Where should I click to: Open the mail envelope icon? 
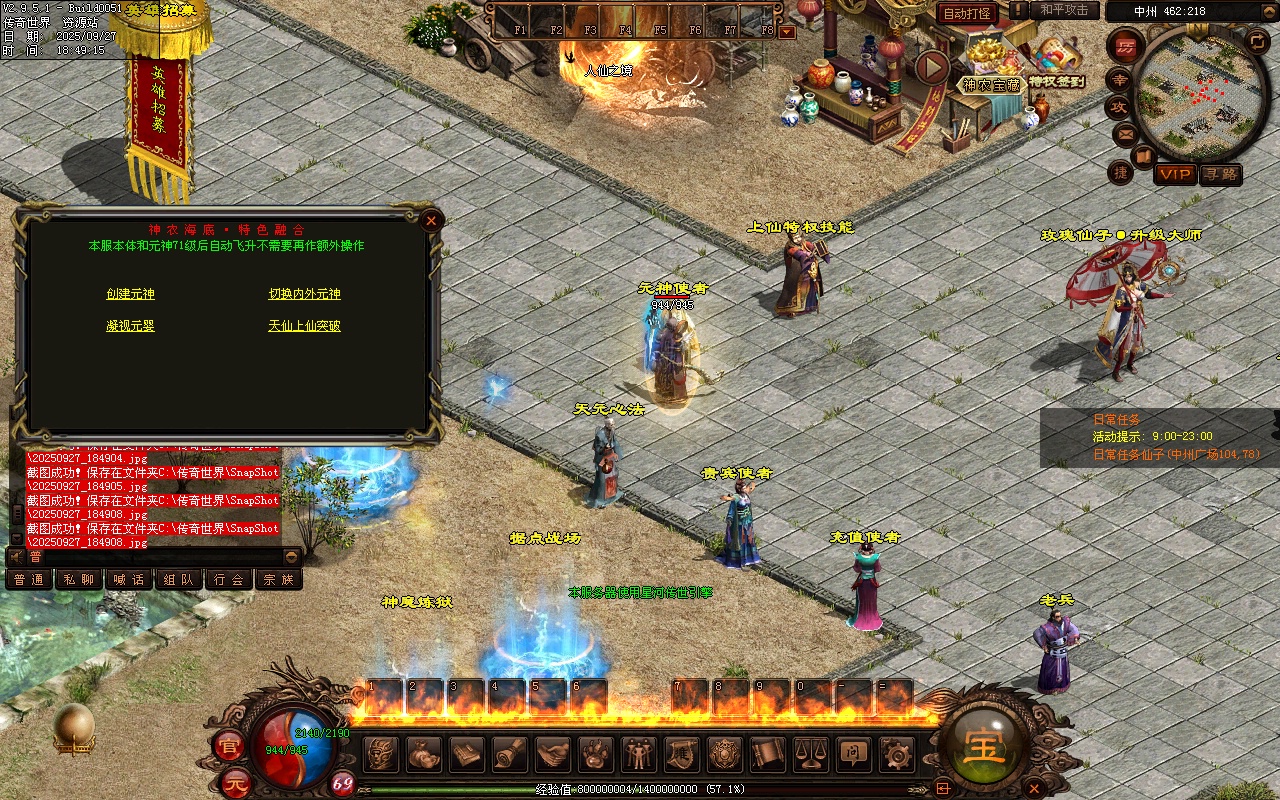(x=1125, y=133)
